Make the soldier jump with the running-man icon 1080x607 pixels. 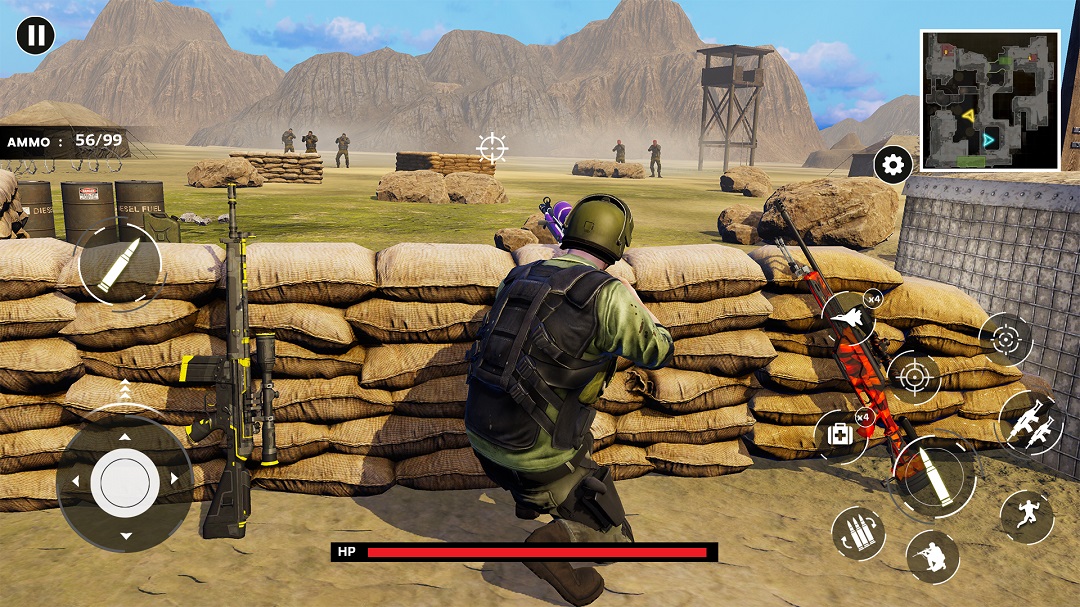coord(1026,516)
